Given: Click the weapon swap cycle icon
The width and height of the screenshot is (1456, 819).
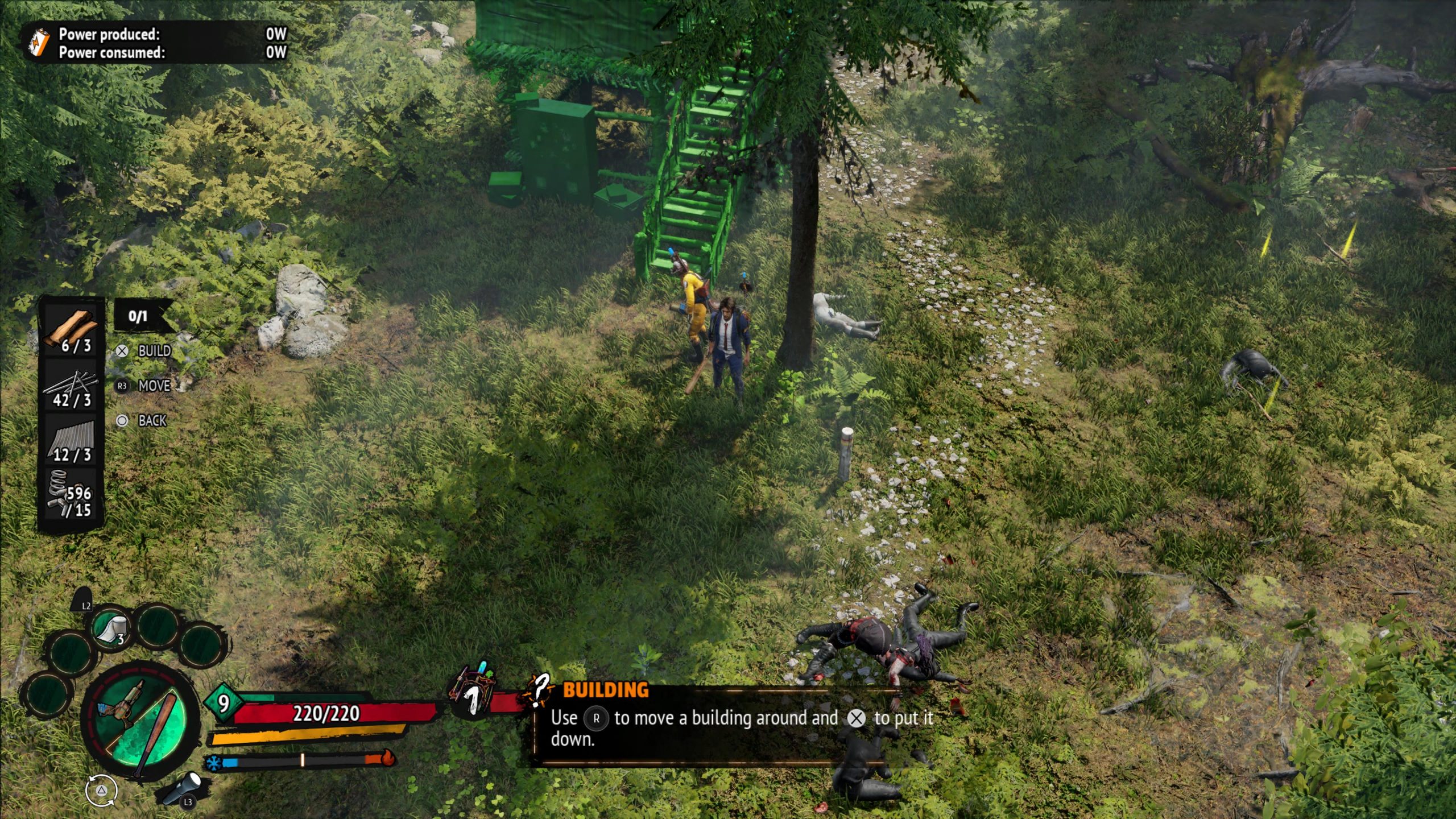Looking at the screenshot, I should click(x=101, y=791).
